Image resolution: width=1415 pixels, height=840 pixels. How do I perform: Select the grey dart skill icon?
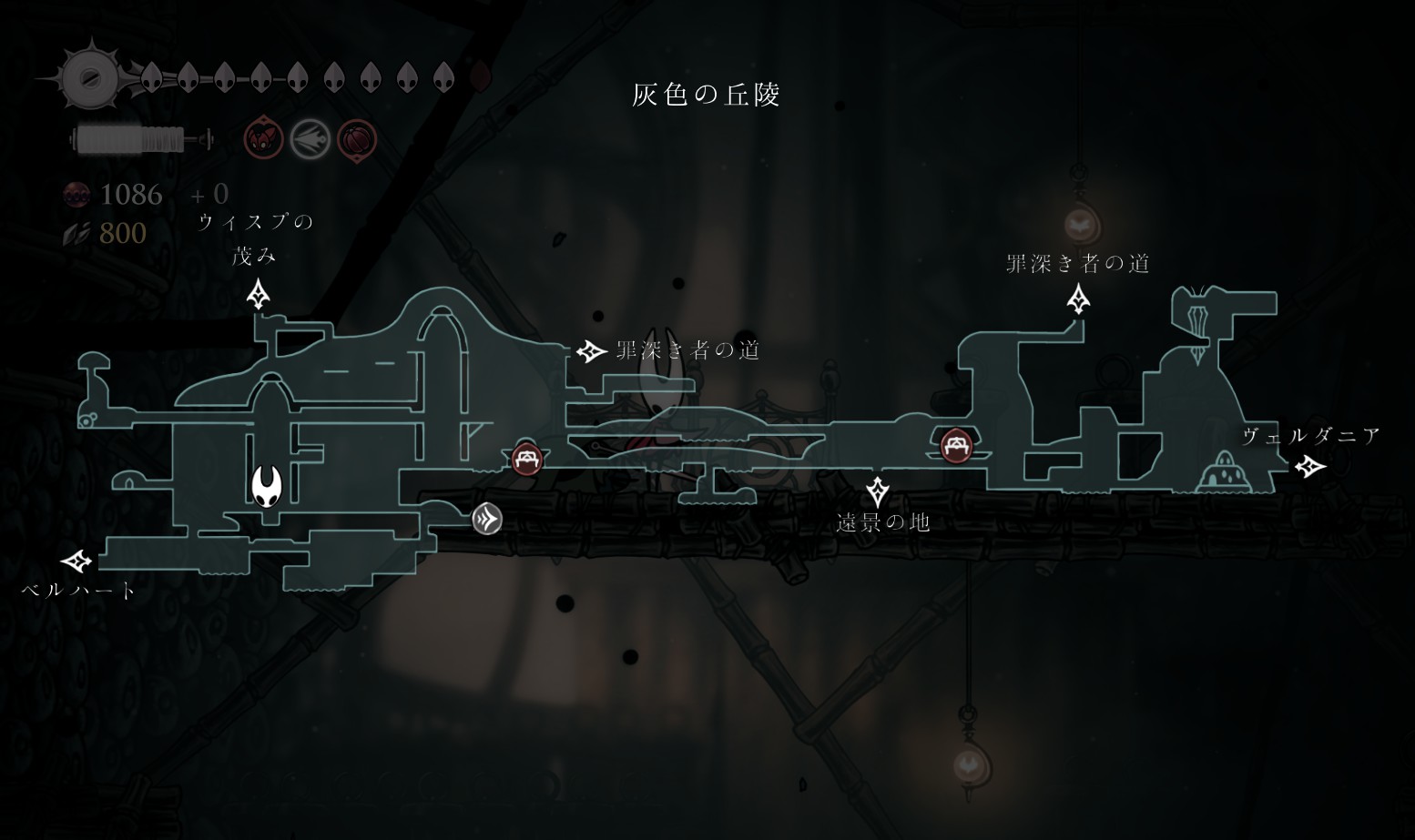(x=310, y=140)
